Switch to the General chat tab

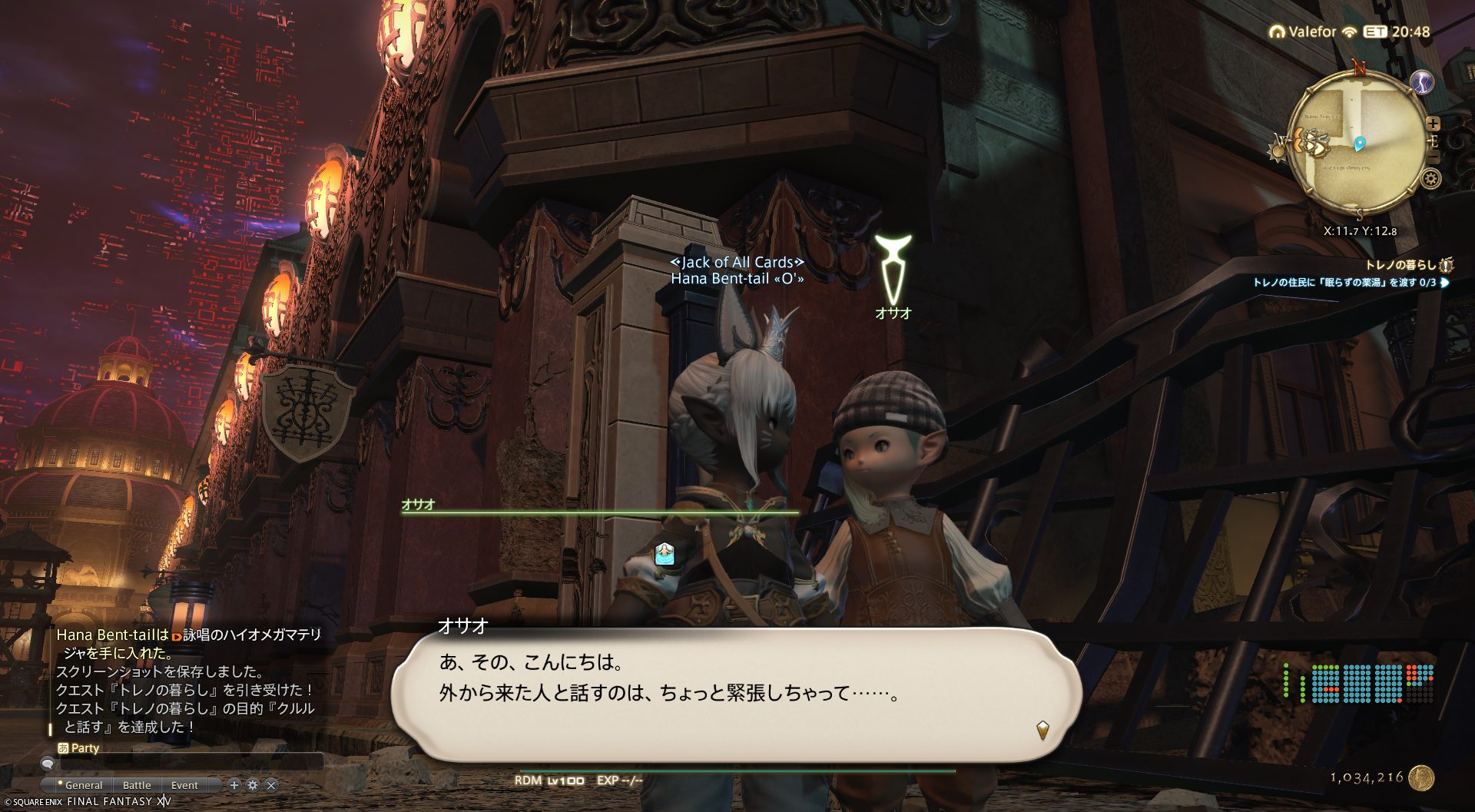pos(83,785)
